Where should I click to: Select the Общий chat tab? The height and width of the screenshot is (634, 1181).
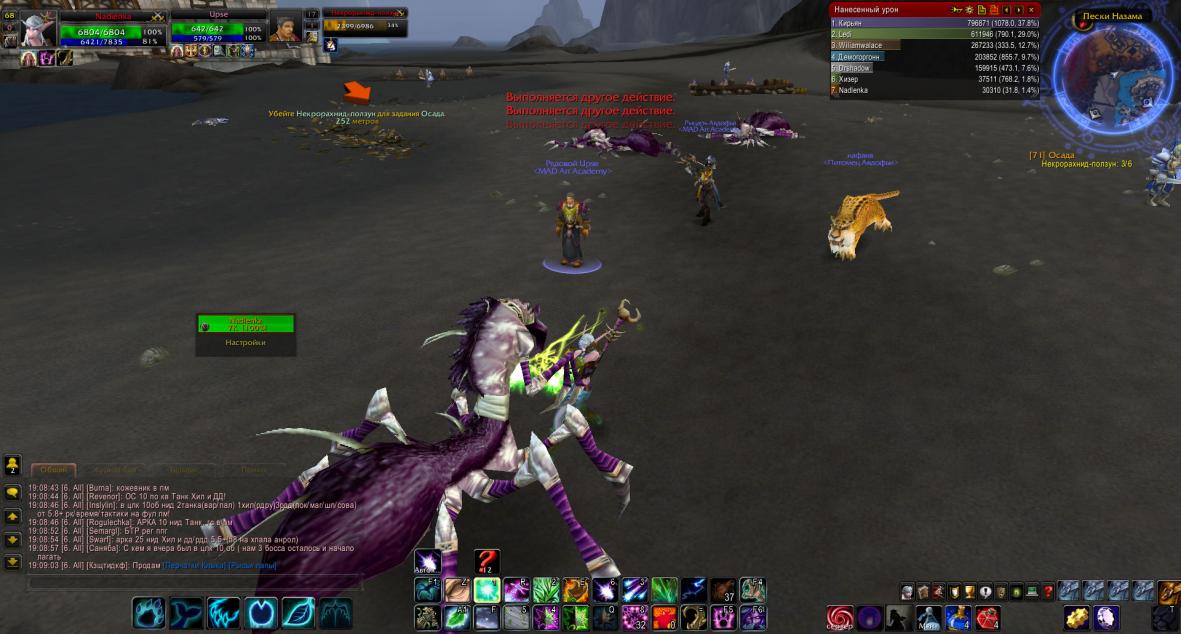pos(54,469)
